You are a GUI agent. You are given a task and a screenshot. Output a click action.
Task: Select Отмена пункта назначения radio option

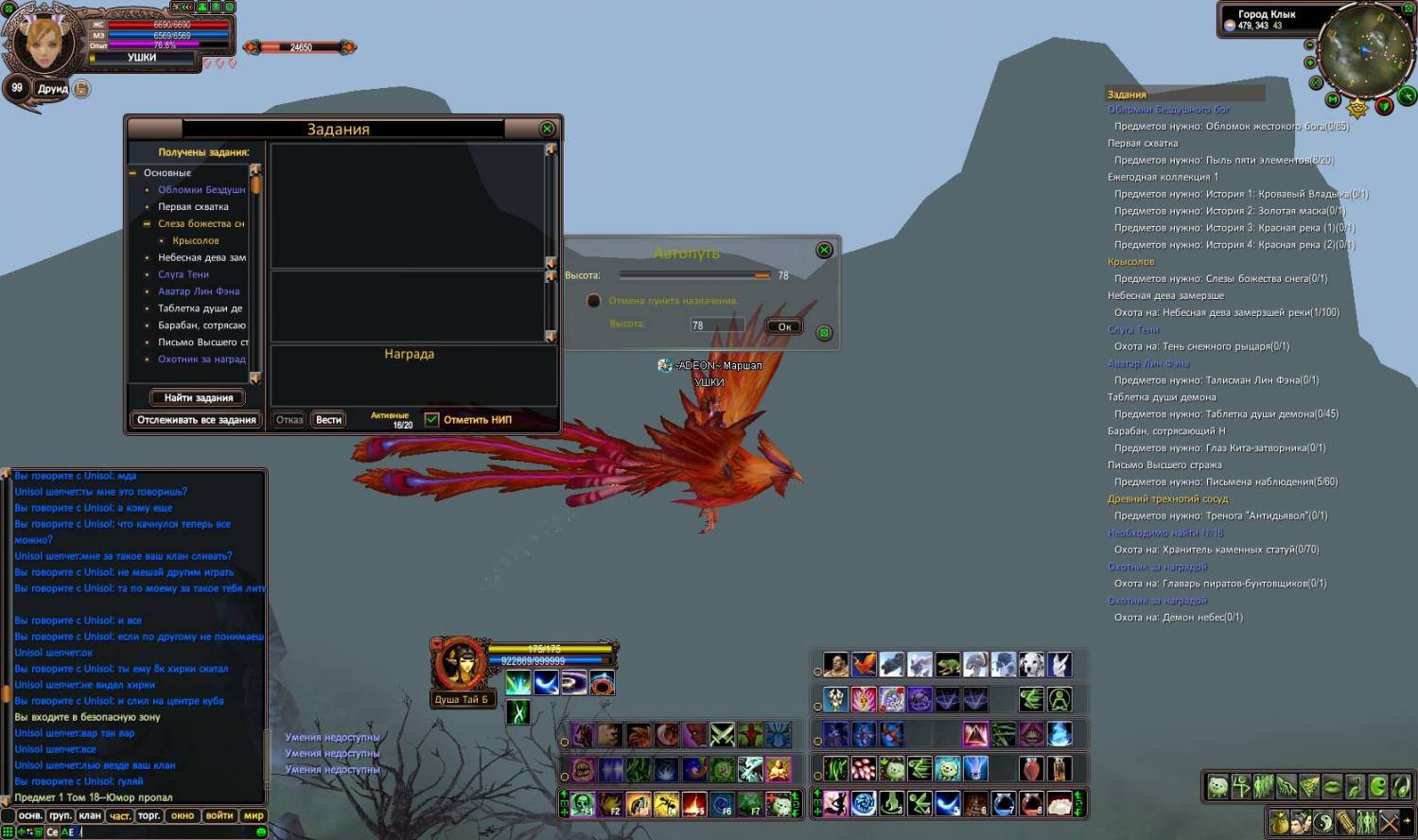pyautogui.click(x=594, y=301)
